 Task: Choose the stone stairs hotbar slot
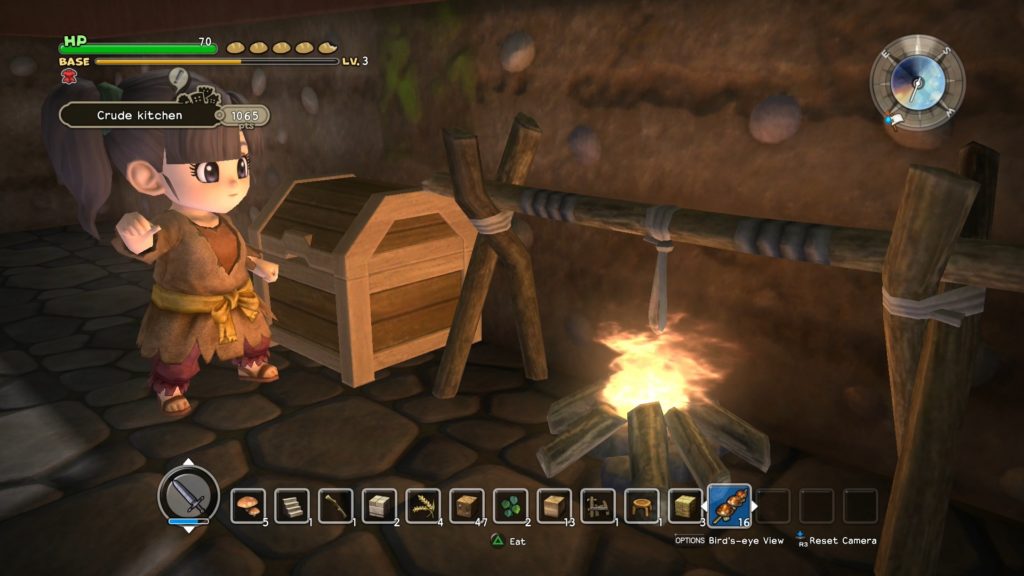click(291, 505)
